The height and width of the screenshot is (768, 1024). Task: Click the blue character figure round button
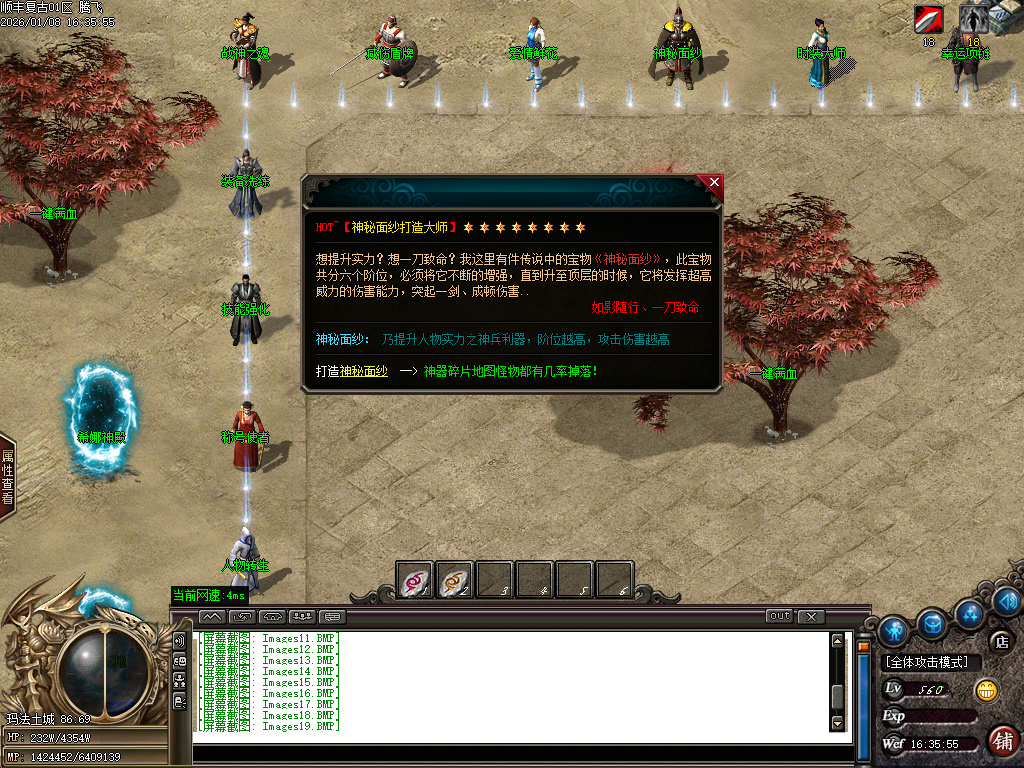(893, 630)
